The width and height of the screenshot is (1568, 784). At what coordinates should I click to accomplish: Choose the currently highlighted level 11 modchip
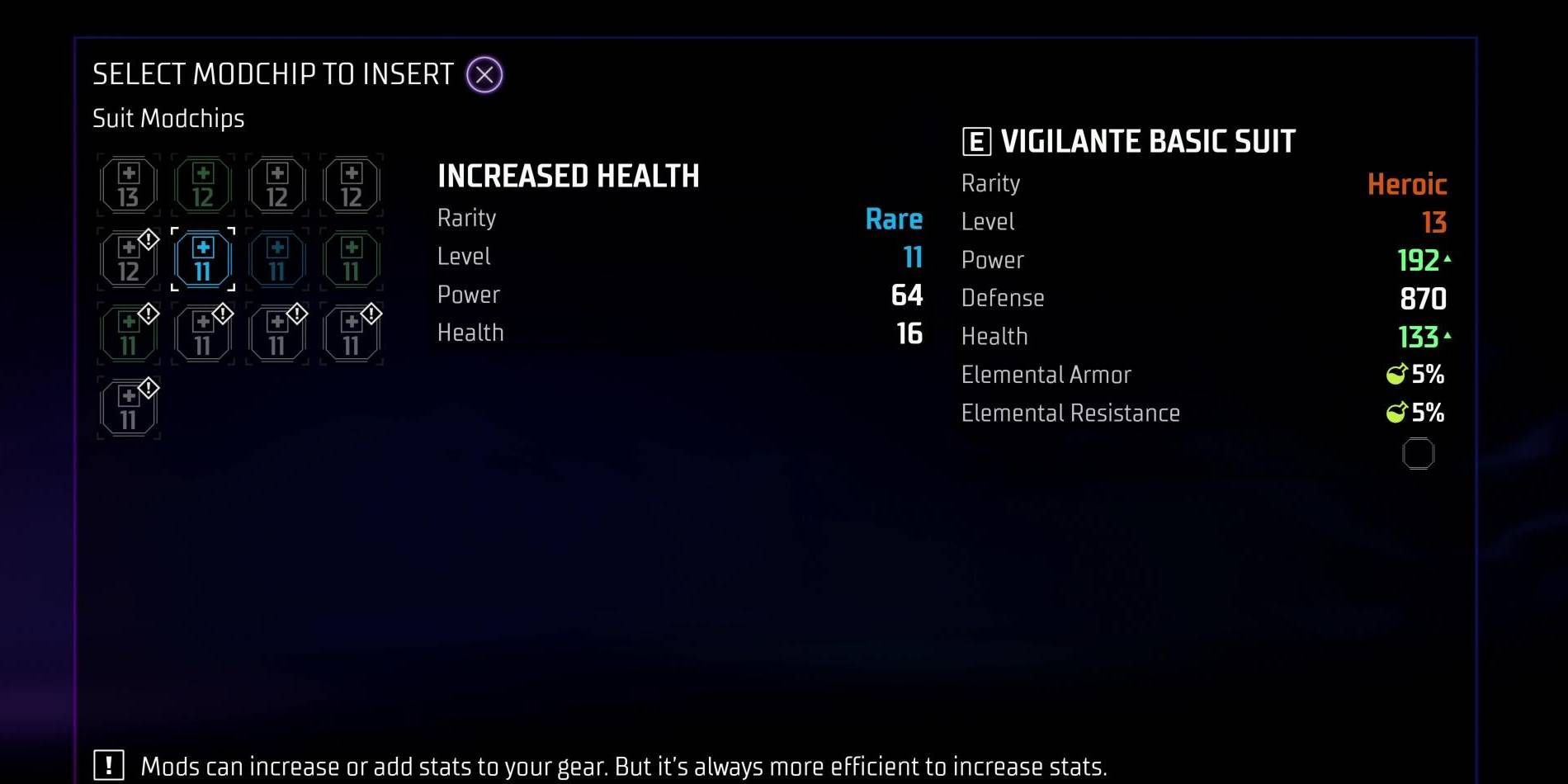pos(202,259)
